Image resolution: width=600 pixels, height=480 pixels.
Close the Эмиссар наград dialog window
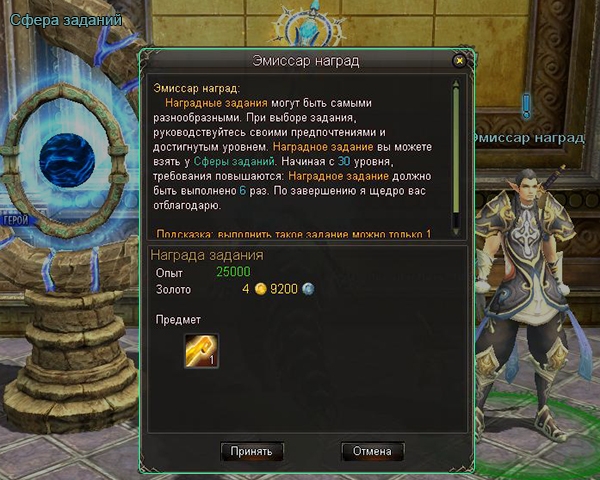pyautogui.click(x=459, y=61)
